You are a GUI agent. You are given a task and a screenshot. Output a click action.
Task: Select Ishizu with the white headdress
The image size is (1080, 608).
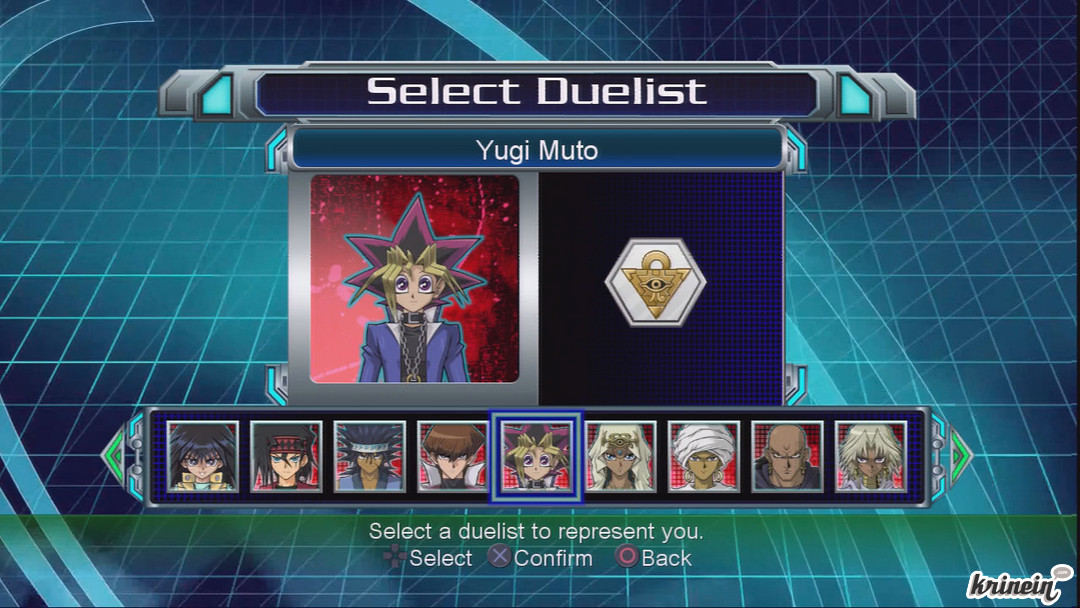[x=621, y=456]
